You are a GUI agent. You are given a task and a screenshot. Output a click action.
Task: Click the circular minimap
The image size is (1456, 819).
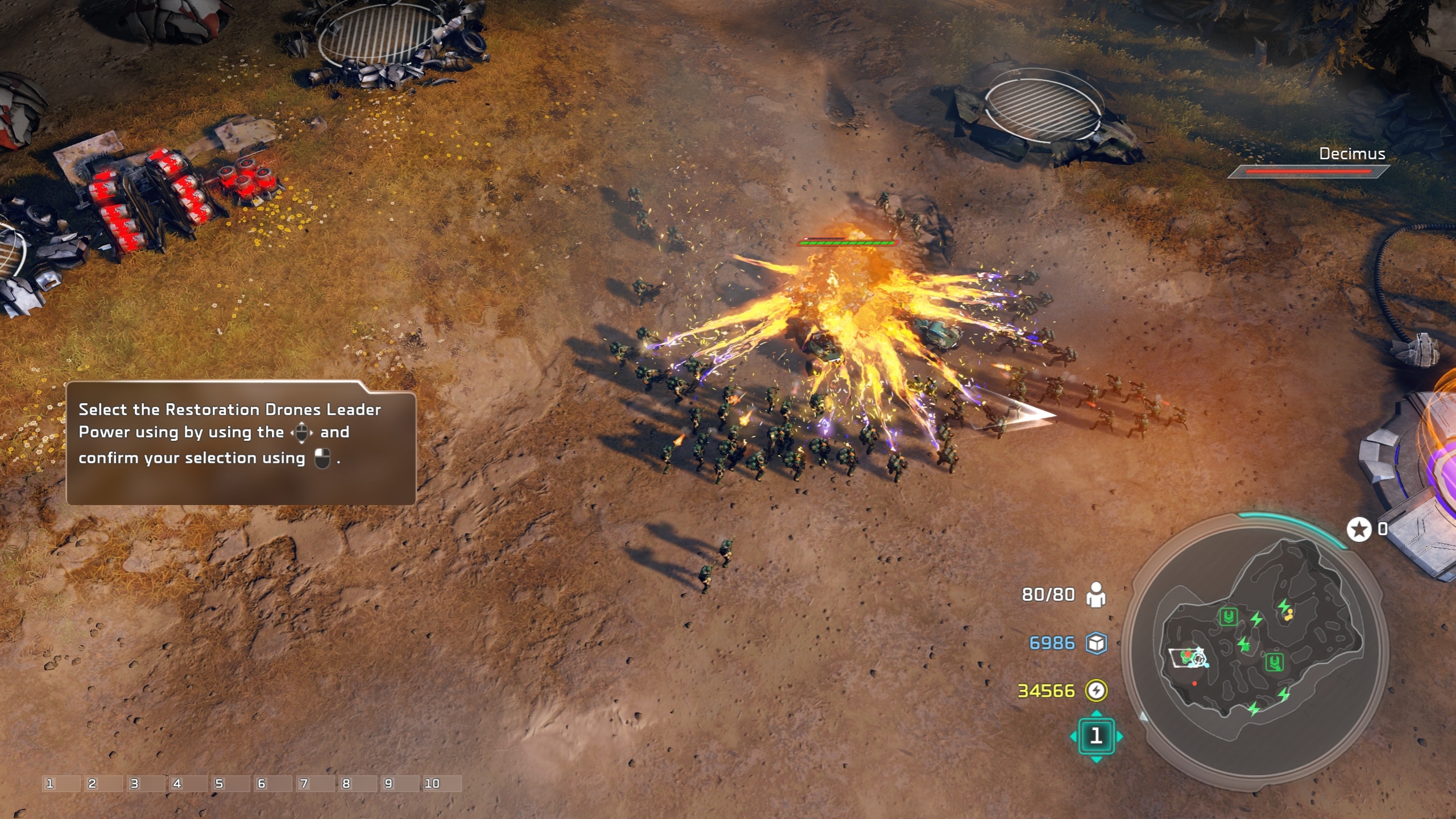(x=1256, y=648)
